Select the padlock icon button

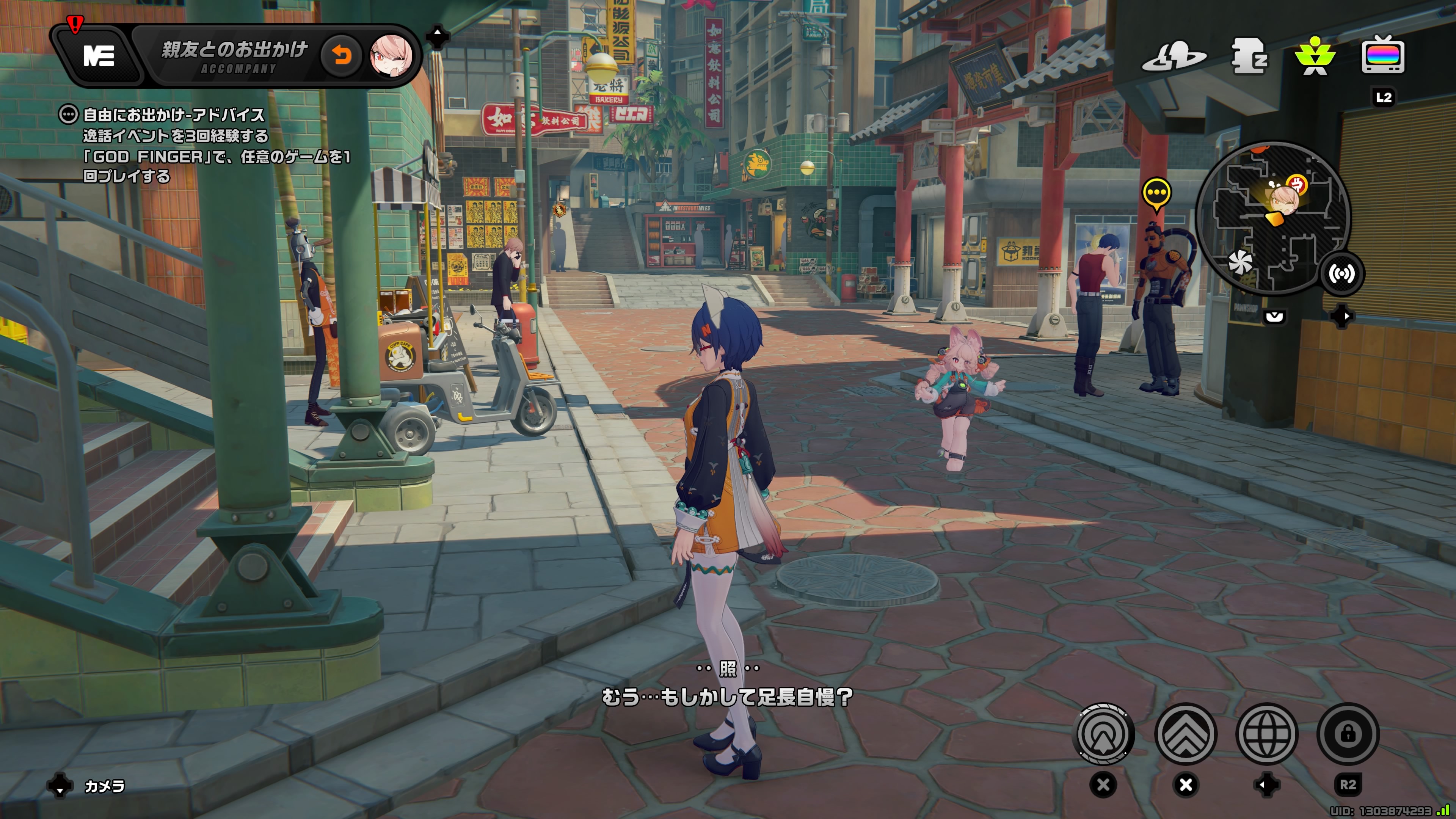coord(1348,734)
